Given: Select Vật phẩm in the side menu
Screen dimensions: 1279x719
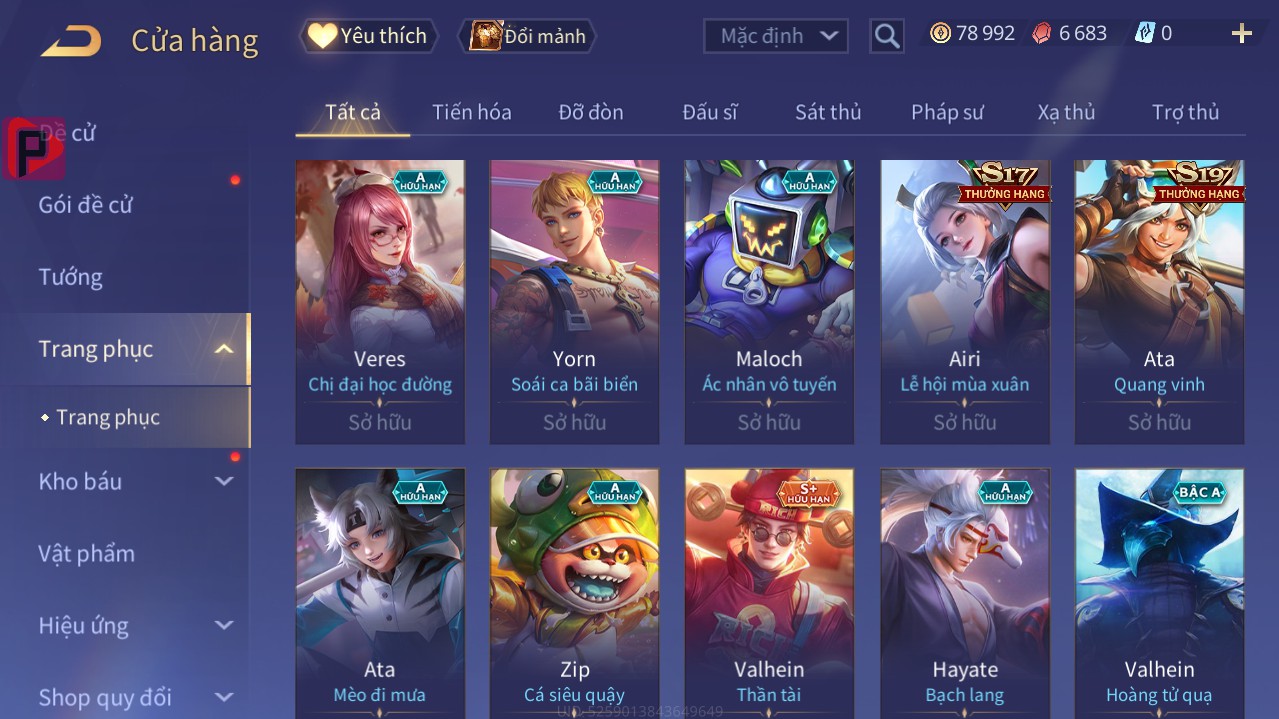Looking at the screenshot, I should [86, 553].
